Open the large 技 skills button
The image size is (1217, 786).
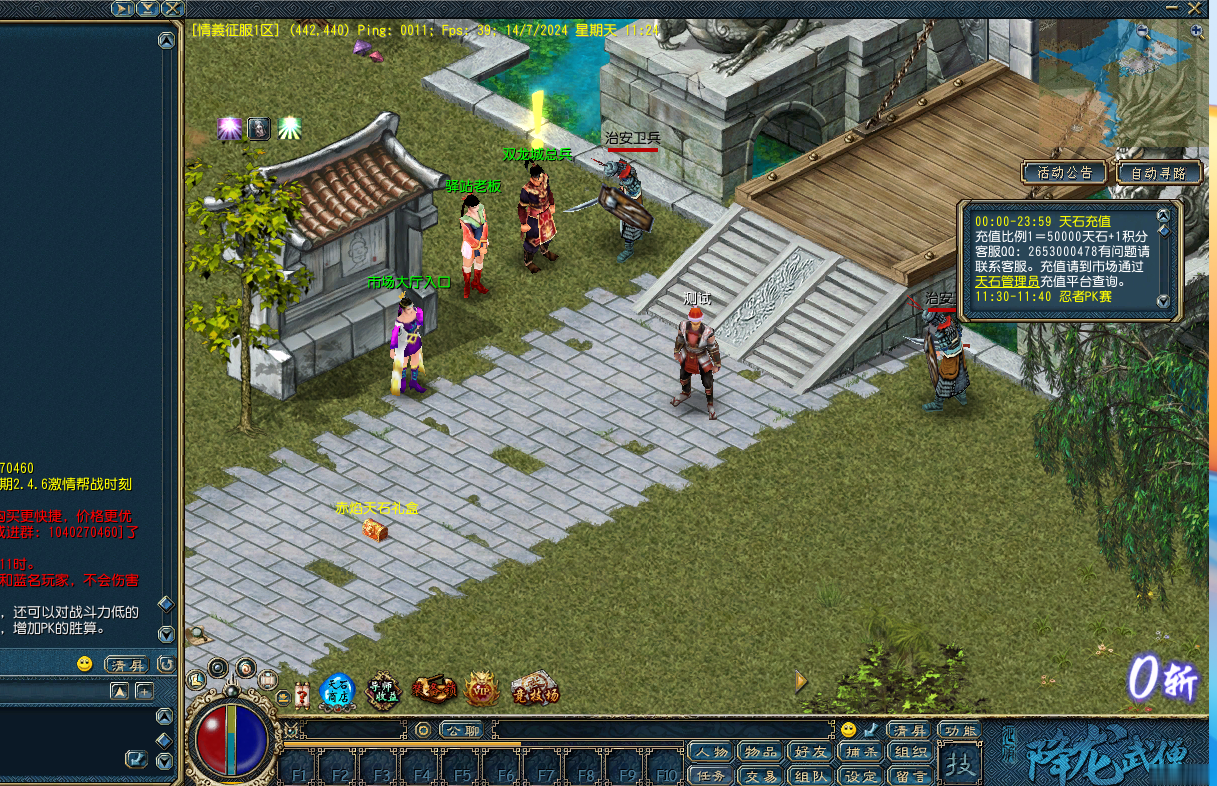click(x=960, y=765)
